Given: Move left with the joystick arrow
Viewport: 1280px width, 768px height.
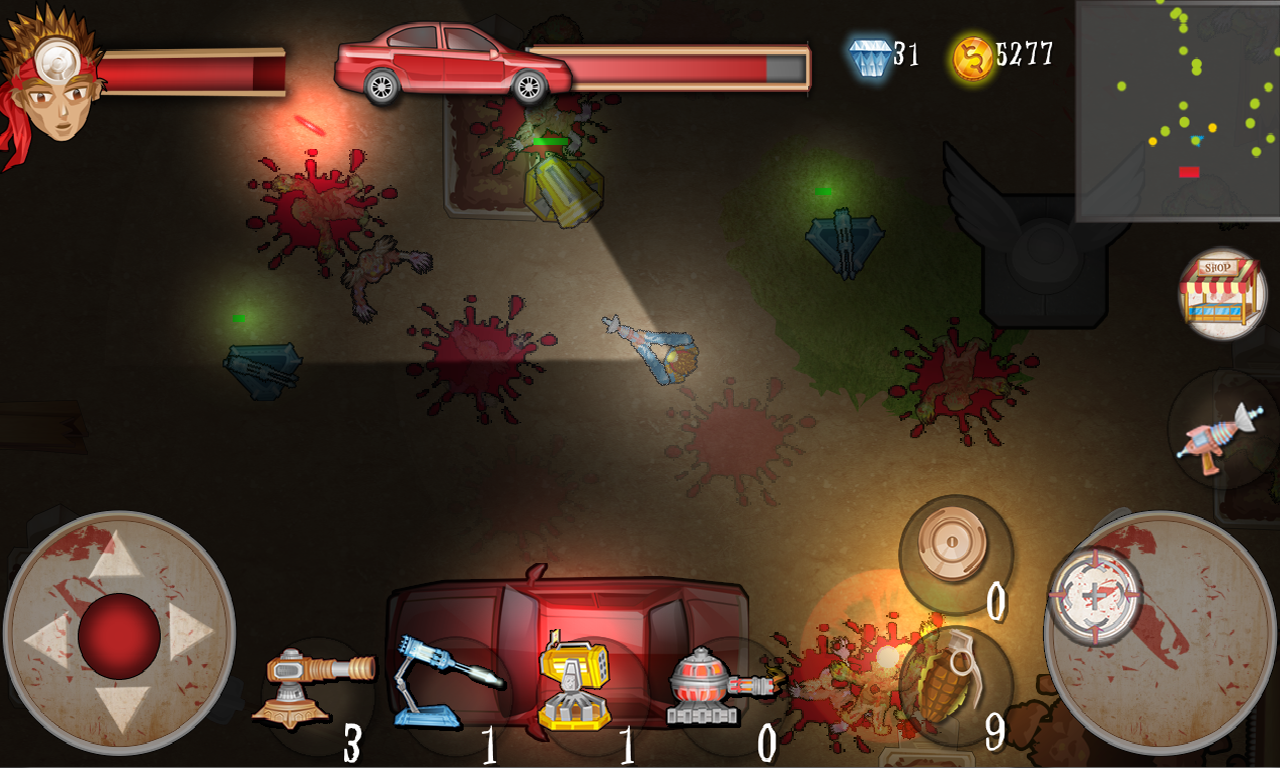Looking at the screenshot, I should tap(46, 636).
